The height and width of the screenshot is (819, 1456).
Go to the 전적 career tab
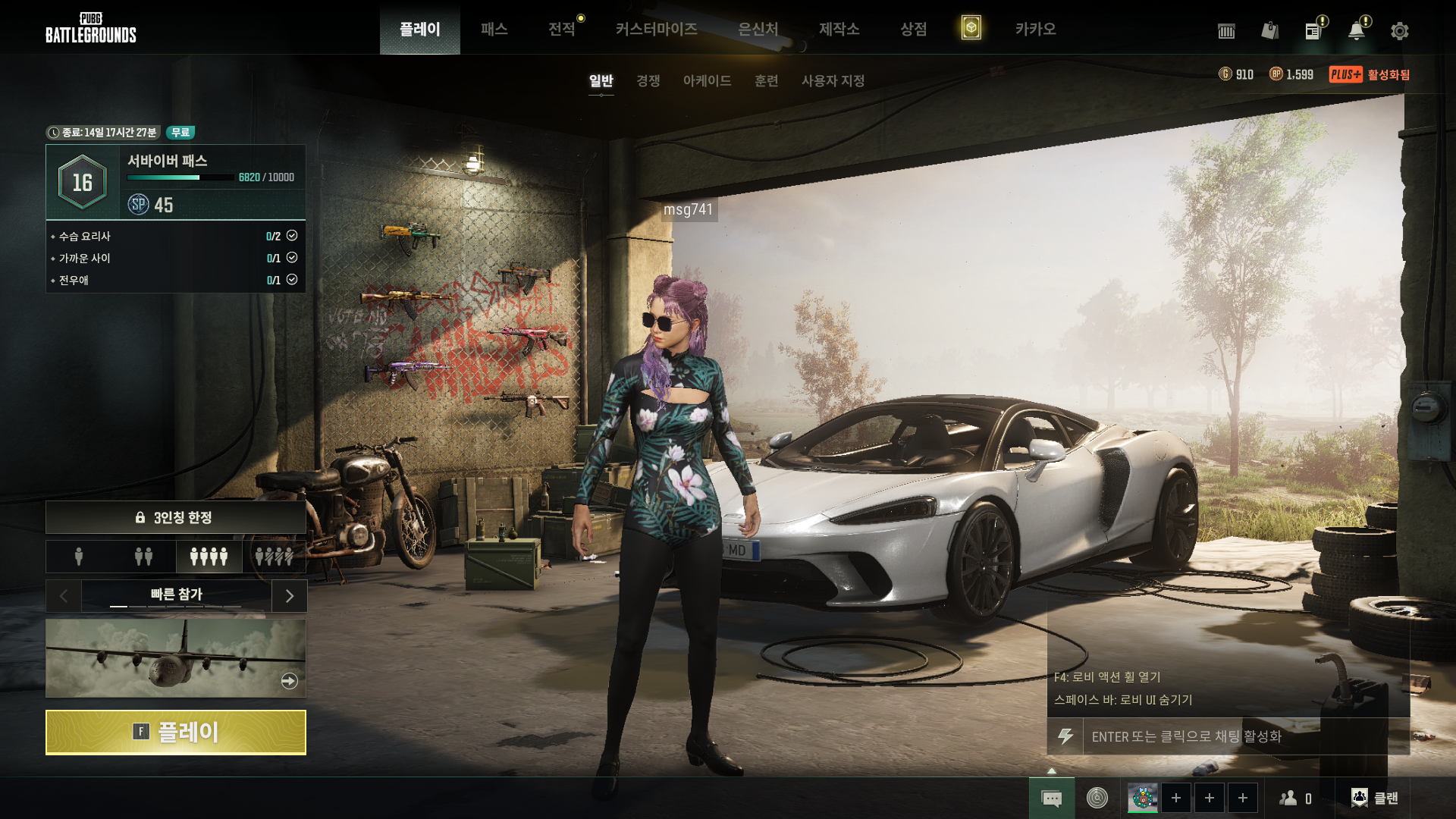point(561,29)
